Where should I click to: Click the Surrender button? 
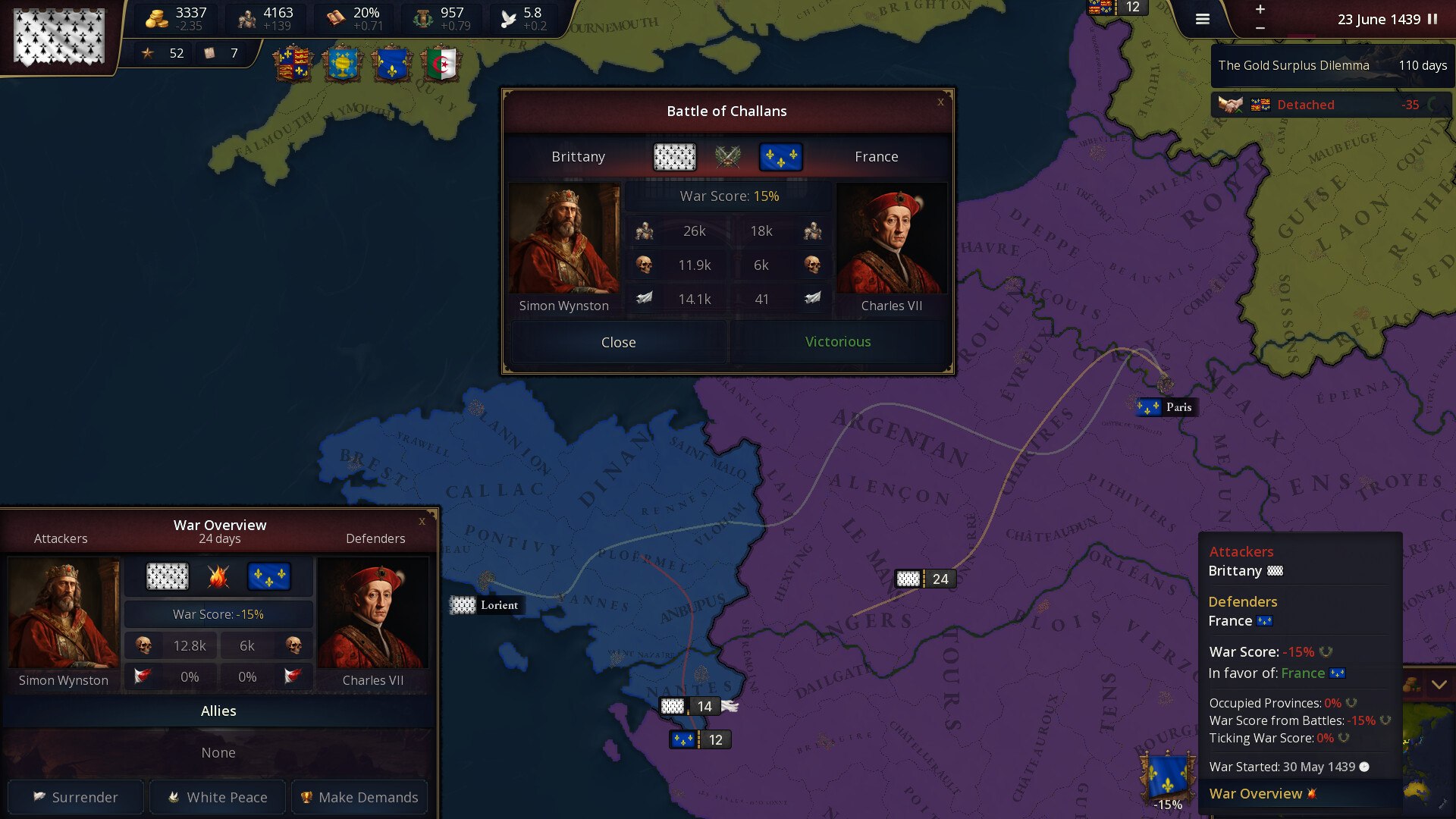75,797
